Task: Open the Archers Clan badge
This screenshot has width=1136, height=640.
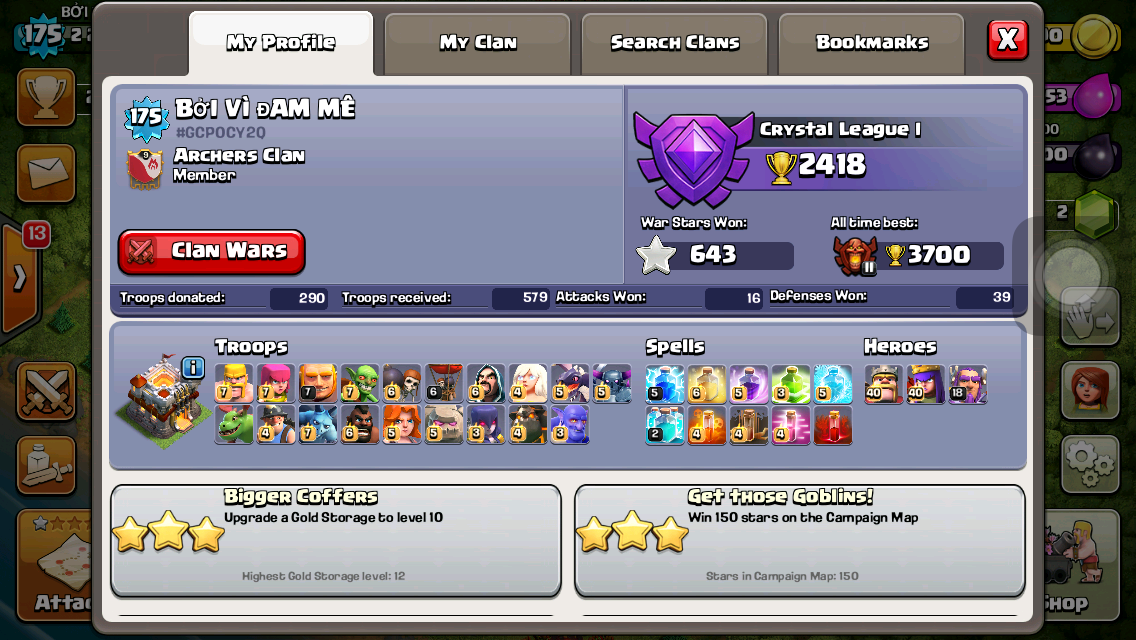Action: click(x=145, y=168)
